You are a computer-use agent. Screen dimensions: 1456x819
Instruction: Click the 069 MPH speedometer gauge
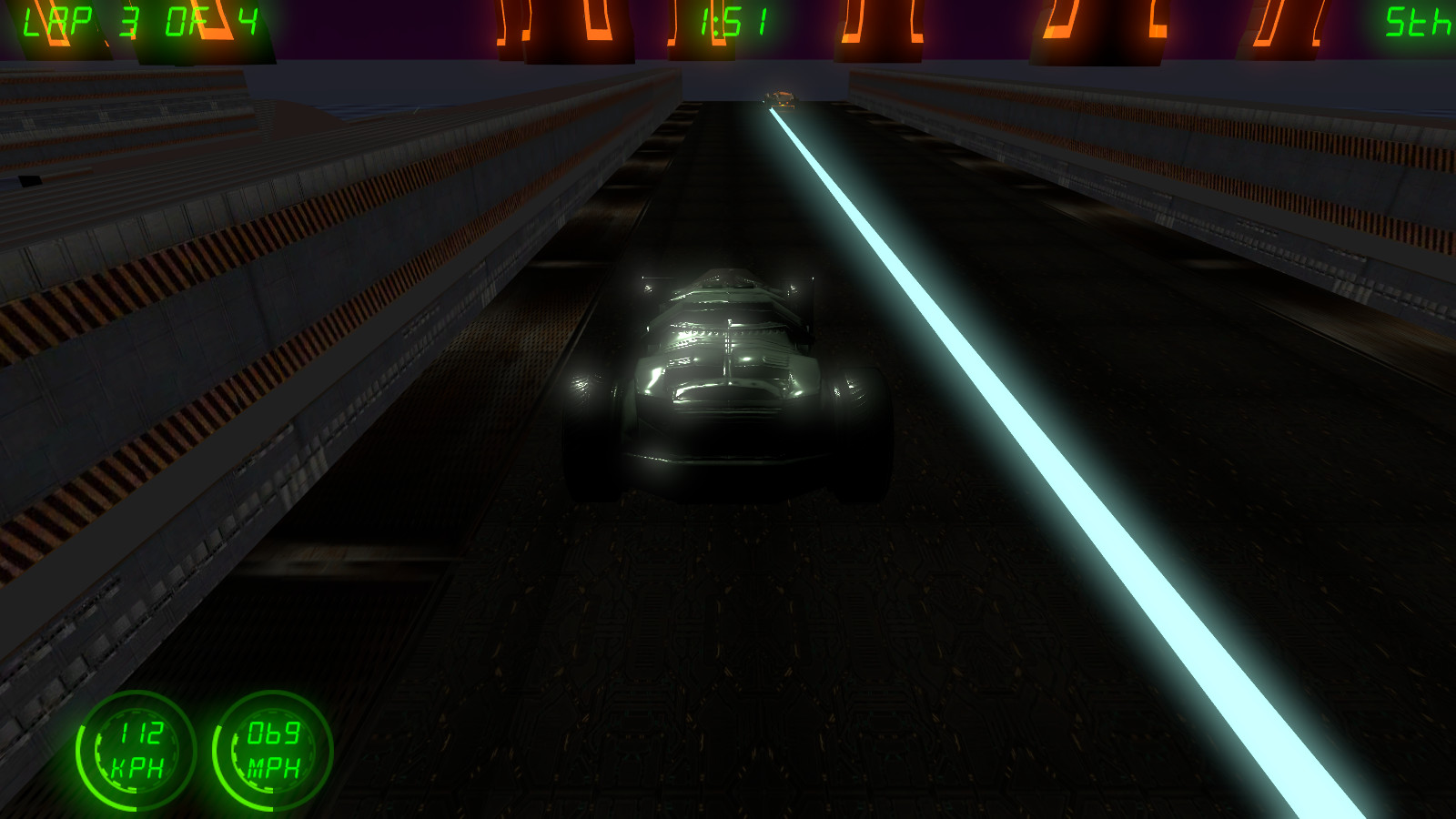[x=270, y=751]
